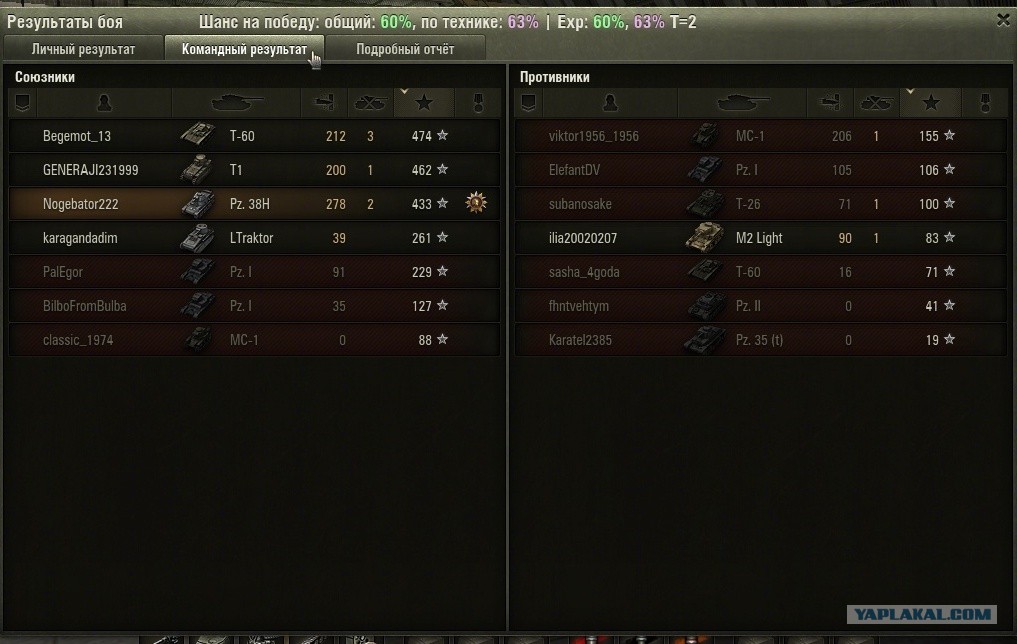1017x644 pixels.
Task: Choose the highlighted Nogebator222 row
Action: point(254,204)
